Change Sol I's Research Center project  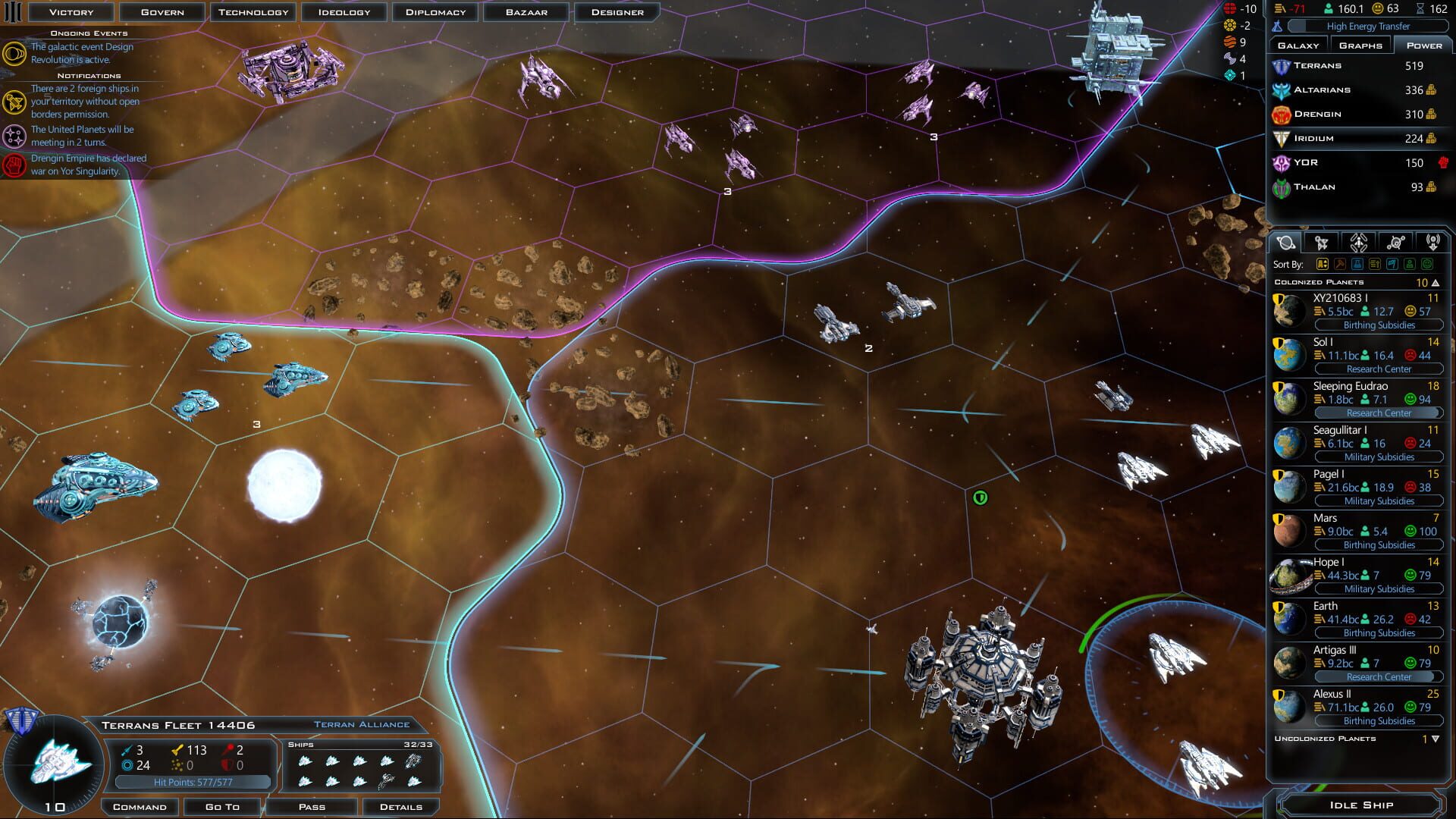pos(1378,369)
